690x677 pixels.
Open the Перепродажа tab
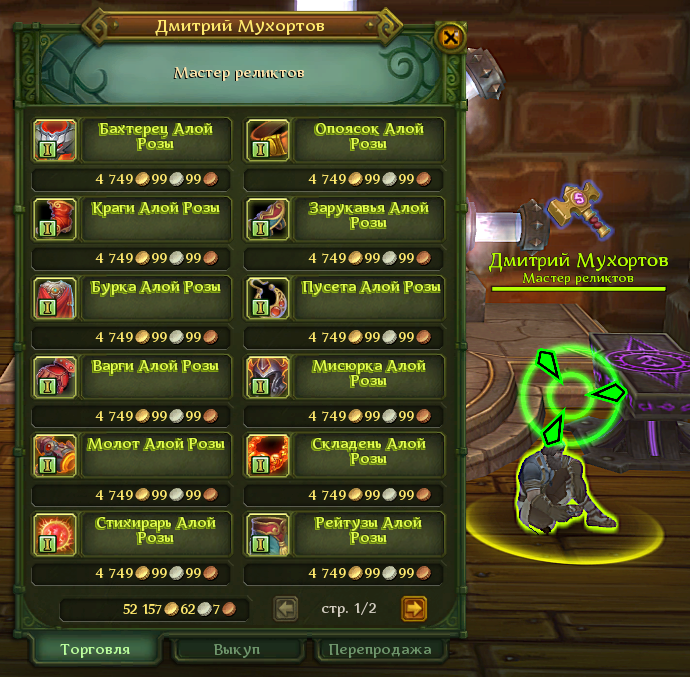[381, 649]
